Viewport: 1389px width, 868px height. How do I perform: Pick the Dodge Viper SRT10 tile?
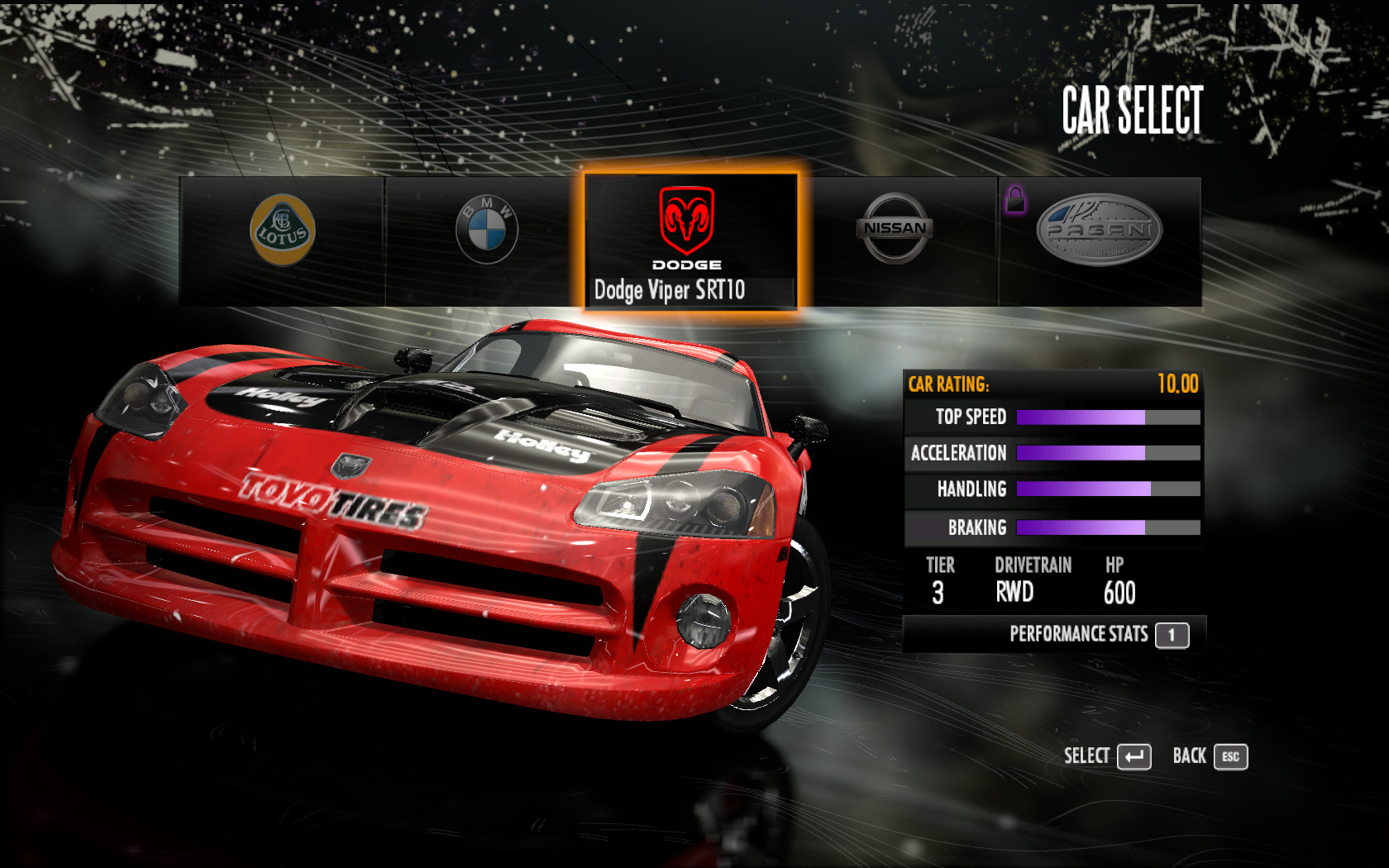690,241
